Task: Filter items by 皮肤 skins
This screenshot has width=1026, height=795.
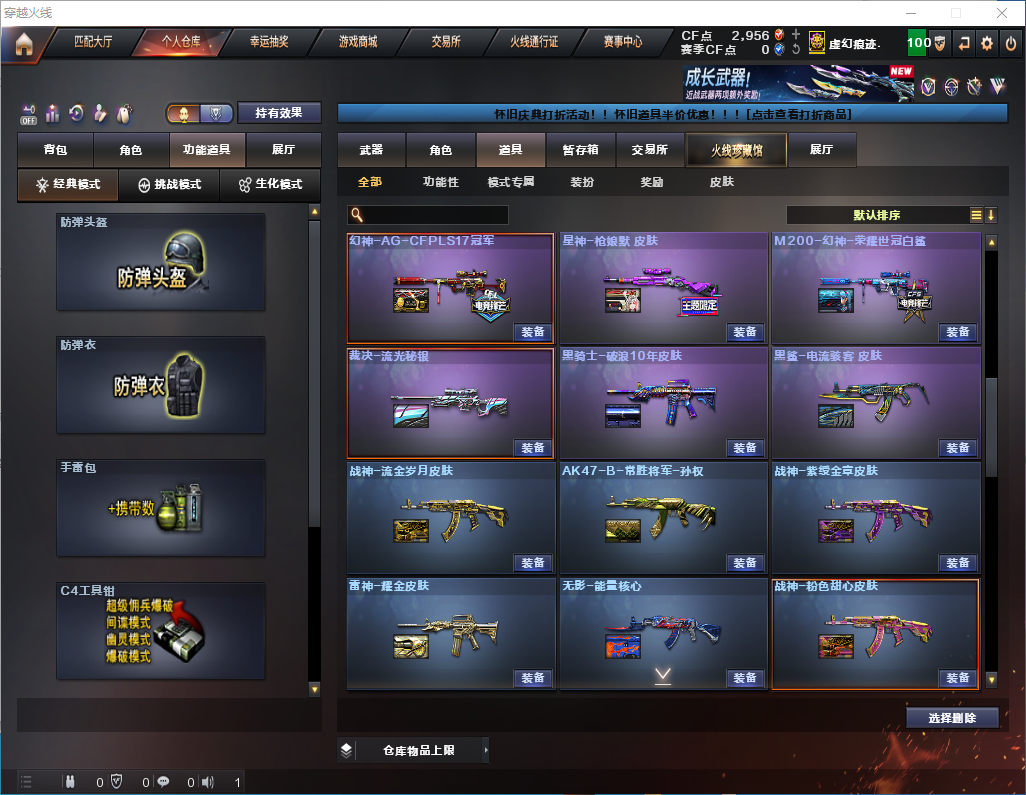Action: click(x=721, y=182)
